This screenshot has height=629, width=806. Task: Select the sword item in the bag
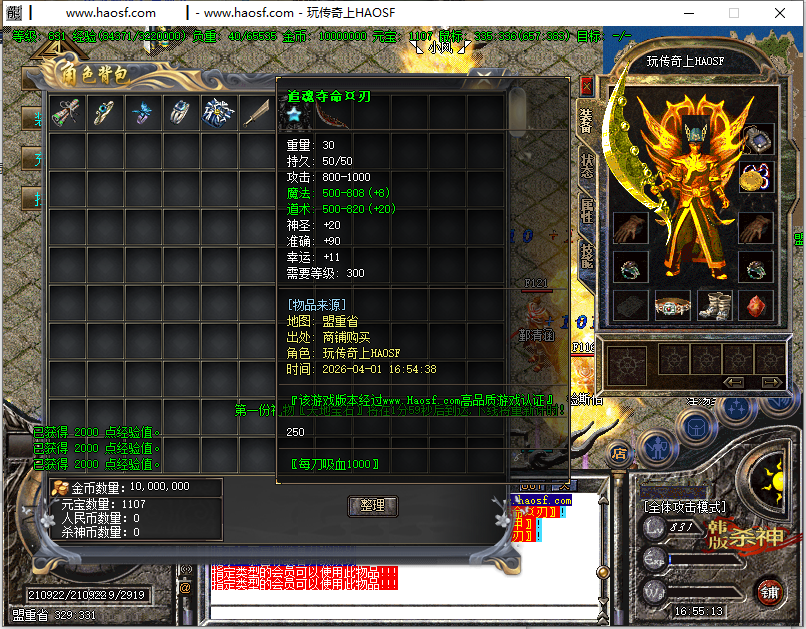pyautogui.click(x=257, y=112)
